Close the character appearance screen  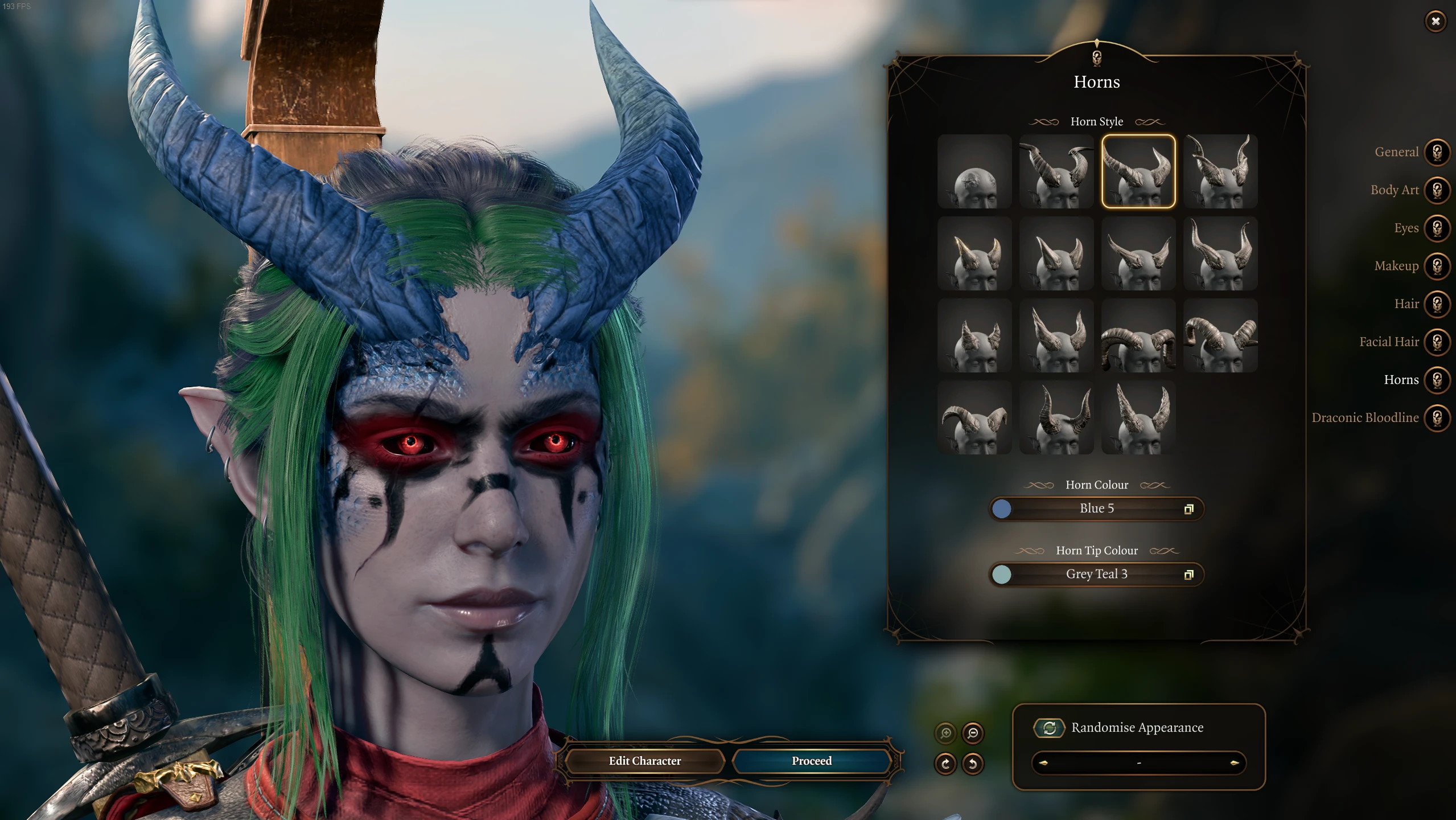click(x=1435, y=22)
